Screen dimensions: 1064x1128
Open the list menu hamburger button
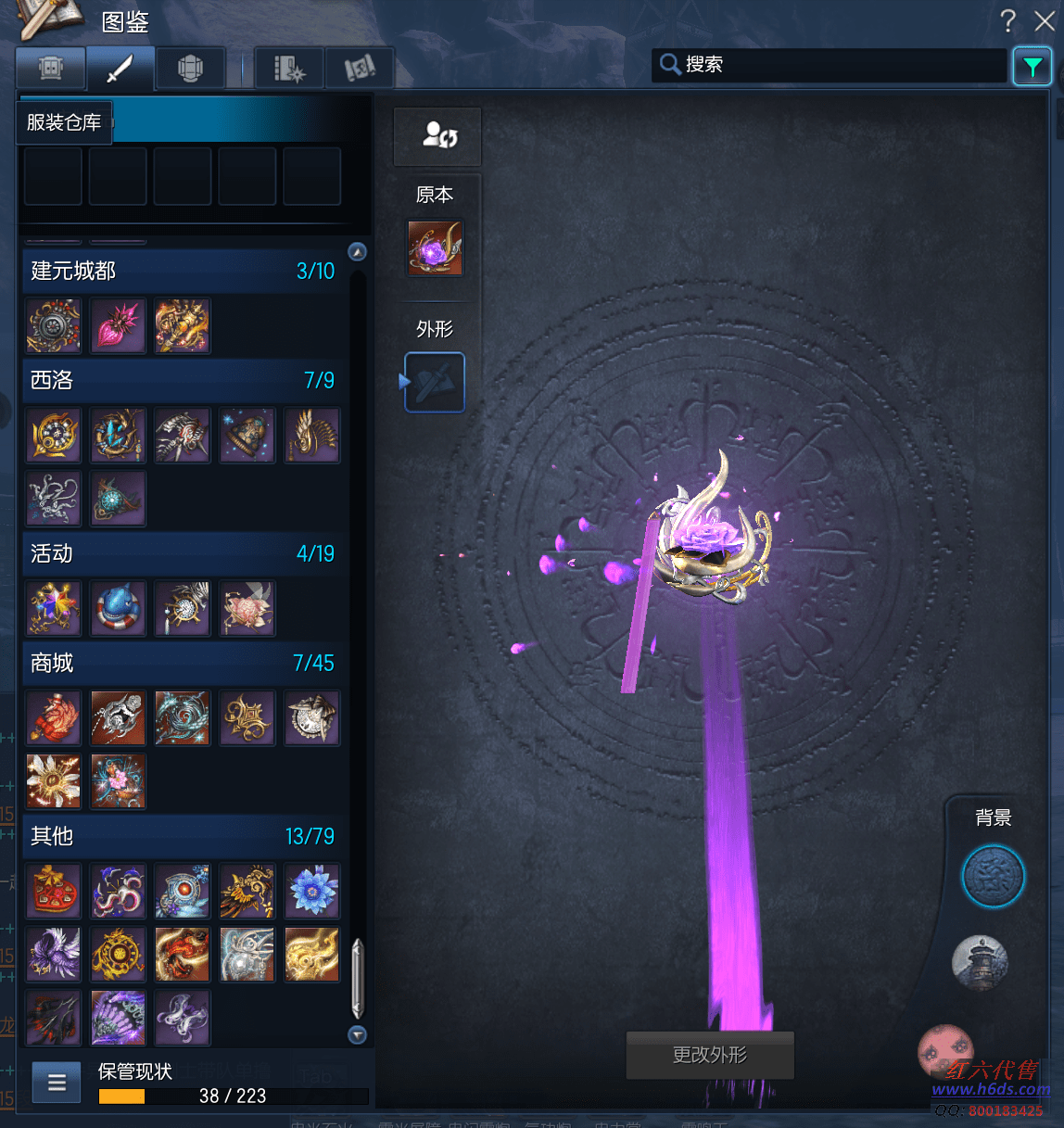(x=57, y=1082)
